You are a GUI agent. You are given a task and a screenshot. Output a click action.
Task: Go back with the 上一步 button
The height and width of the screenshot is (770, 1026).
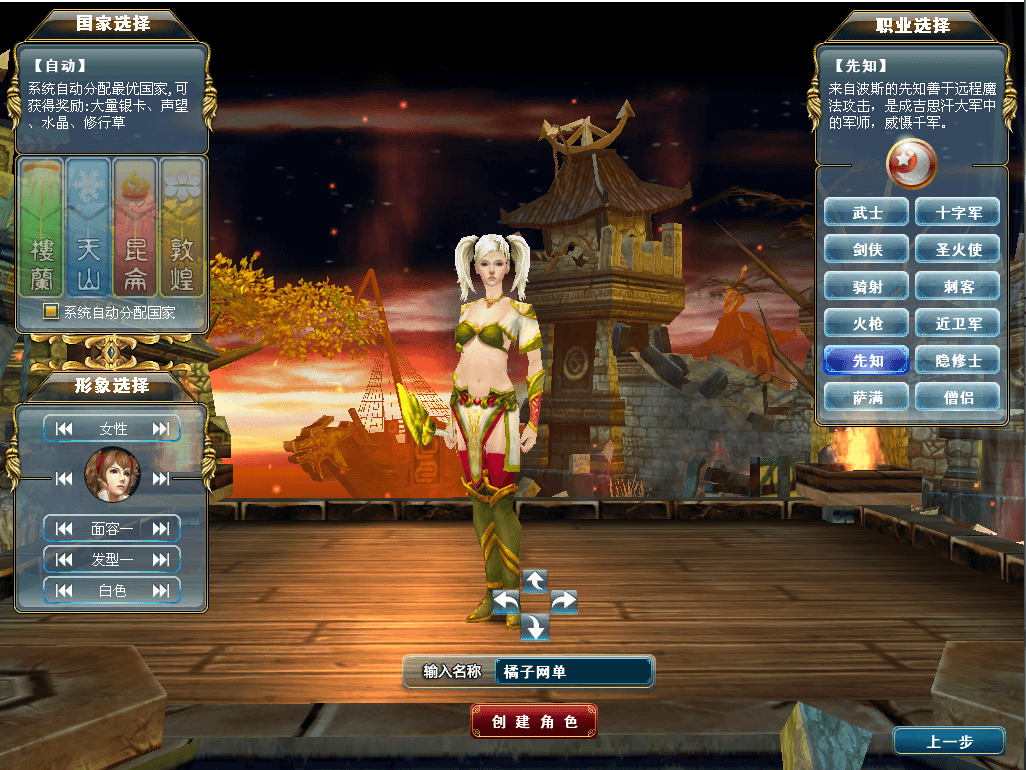(x=948, y=741)
